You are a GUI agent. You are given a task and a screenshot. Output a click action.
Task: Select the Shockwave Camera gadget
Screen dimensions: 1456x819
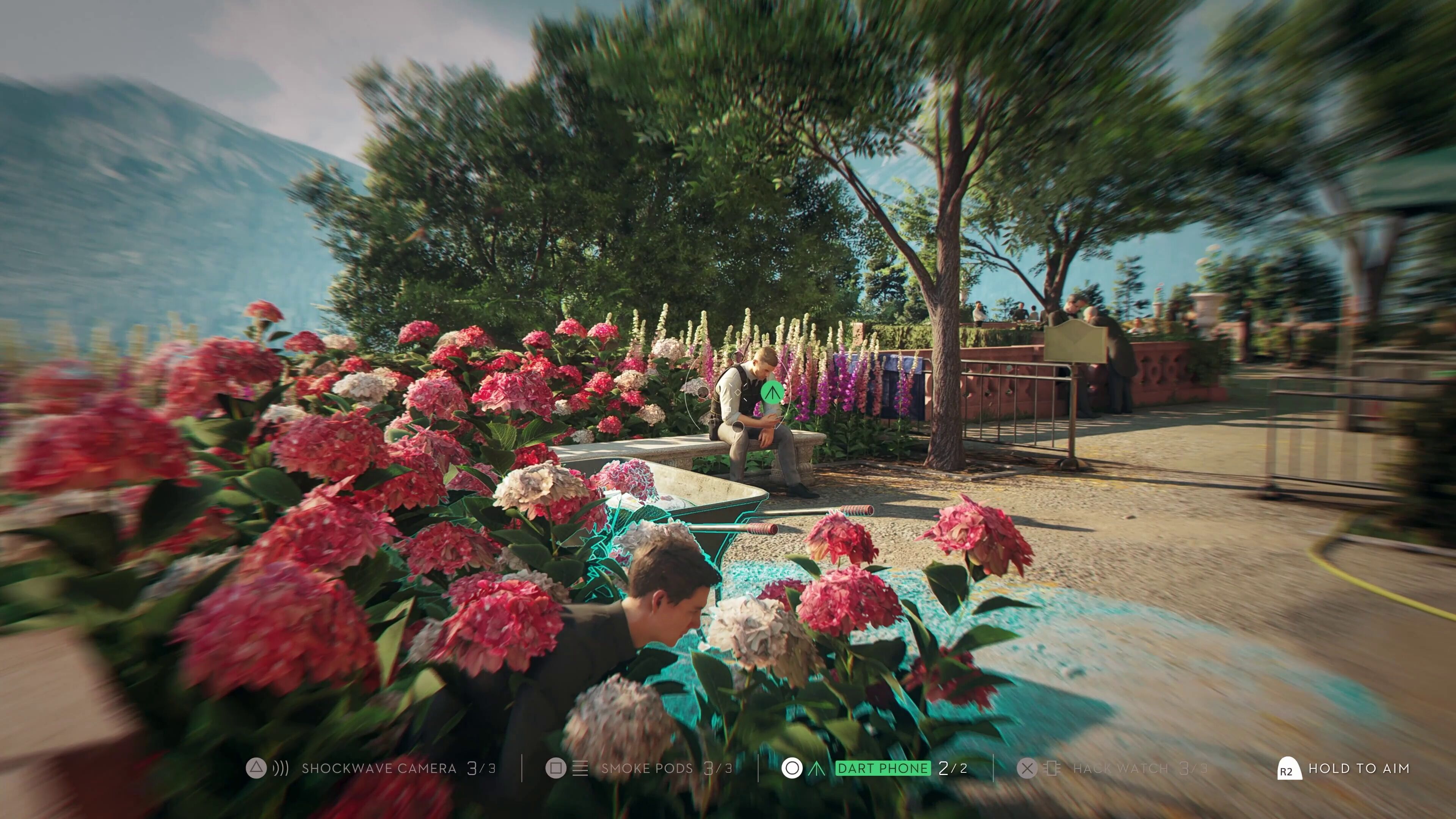[x=378, y=769]
